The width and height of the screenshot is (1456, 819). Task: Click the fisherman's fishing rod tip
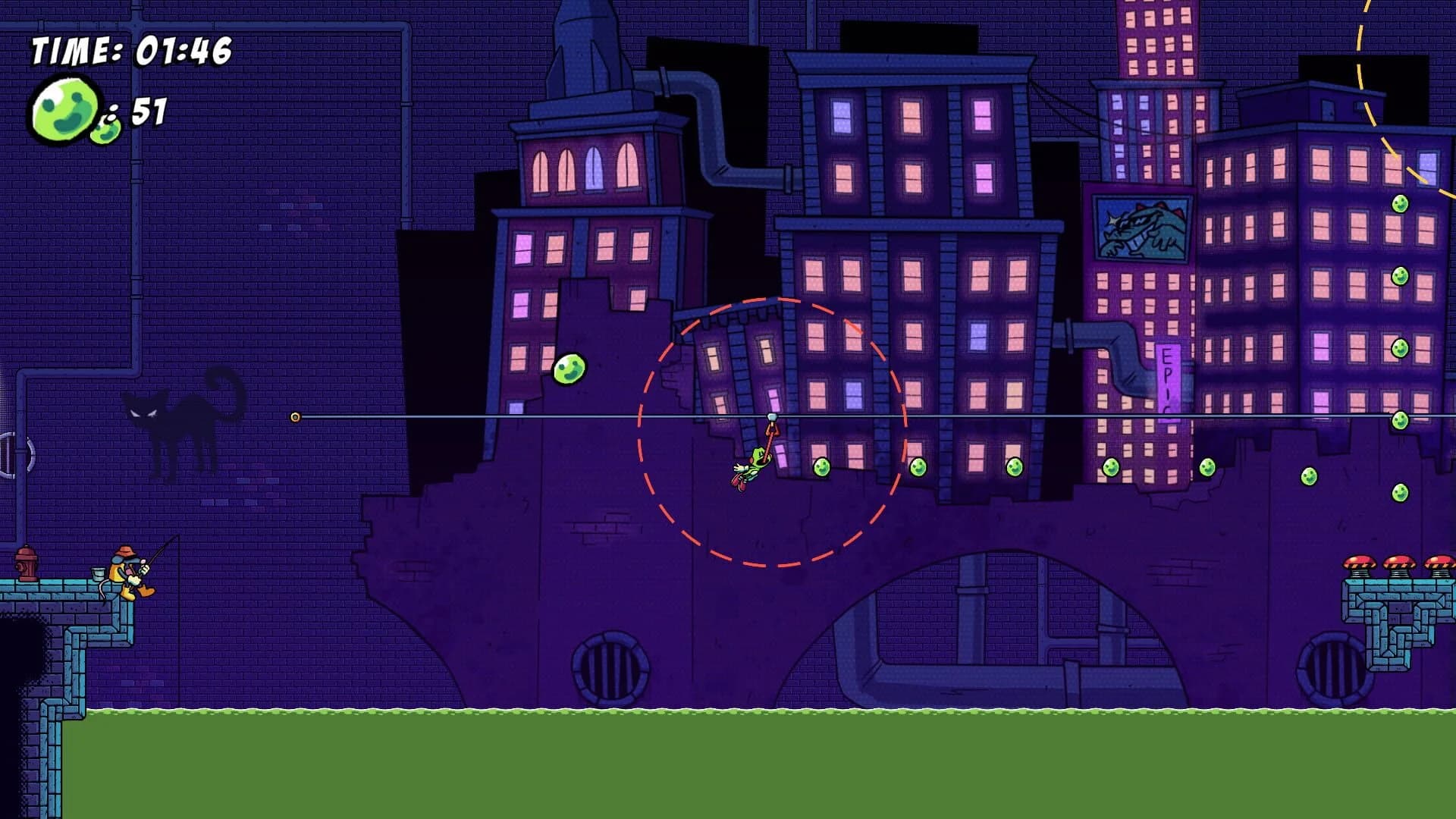click(x=177, y=535)
